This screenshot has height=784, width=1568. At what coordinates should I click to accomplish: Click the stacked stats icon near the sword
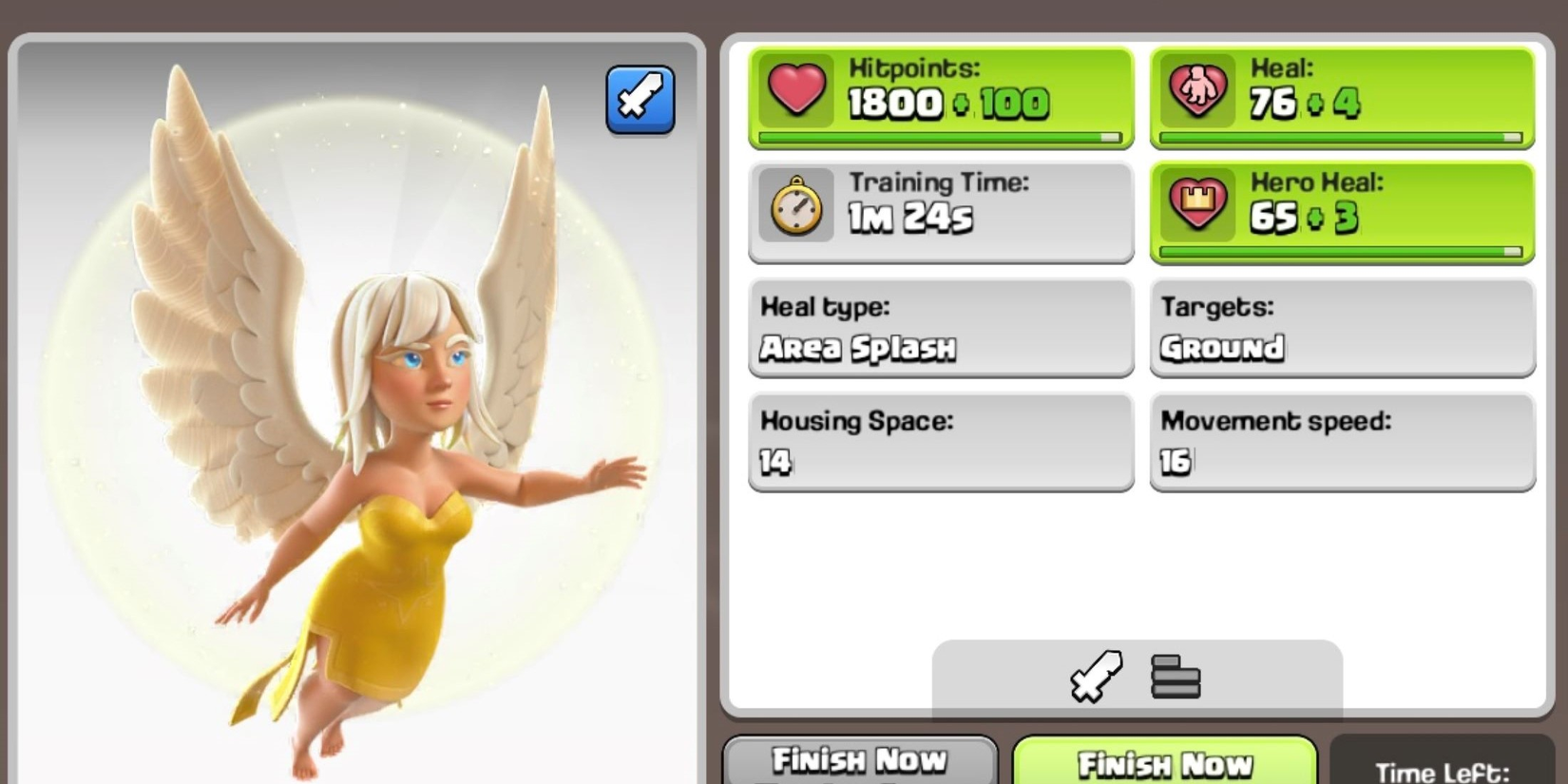click(x=1176, y=677)
